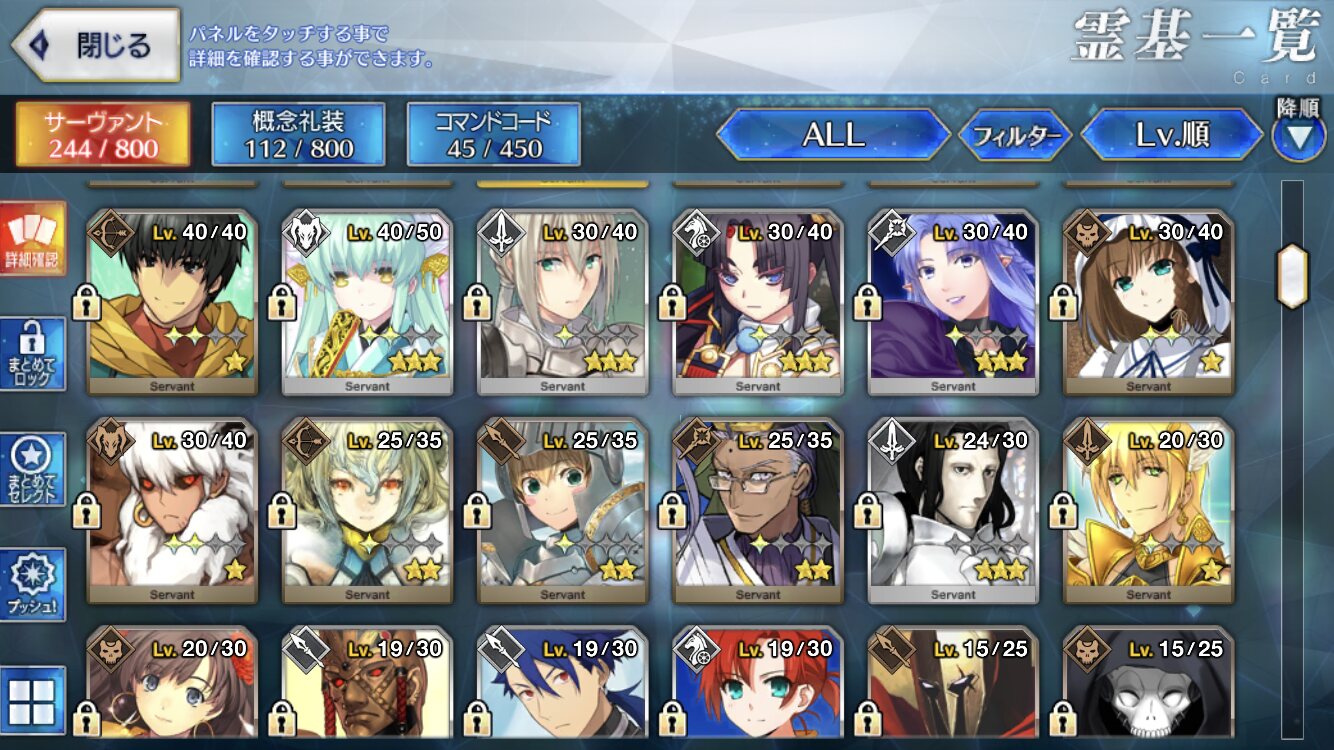Select the white-haired berserker card Lv. 30/40
The width and height of the screenshot is (1334, 750).
pos(172,510)
